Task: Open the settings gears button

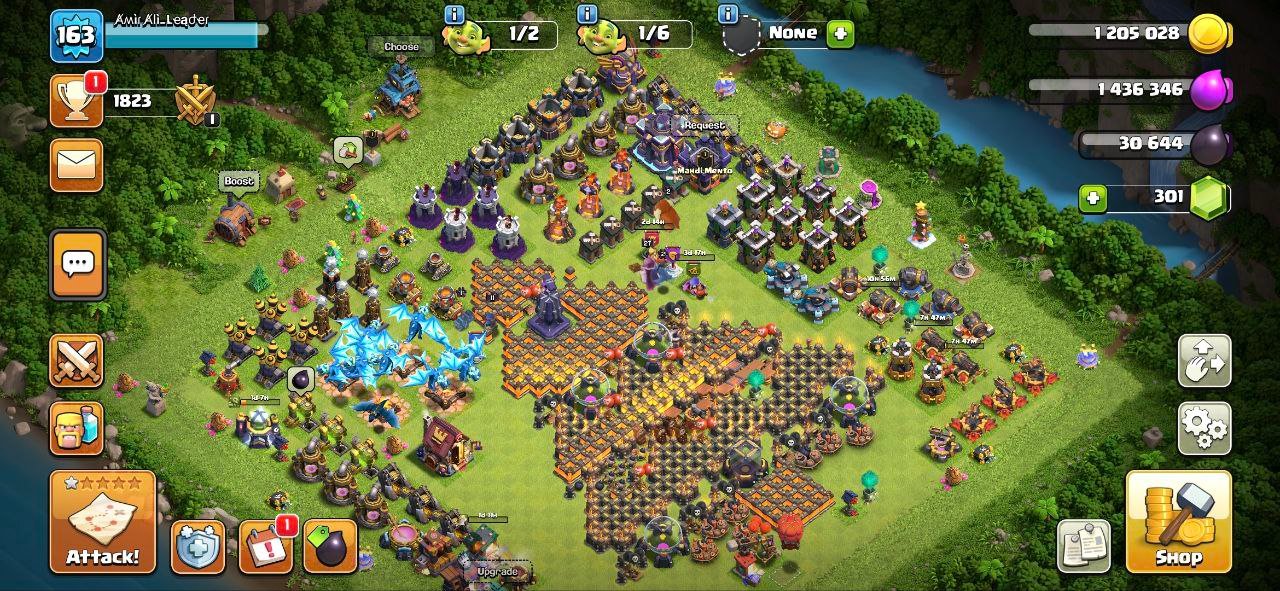Action: 1204,428
